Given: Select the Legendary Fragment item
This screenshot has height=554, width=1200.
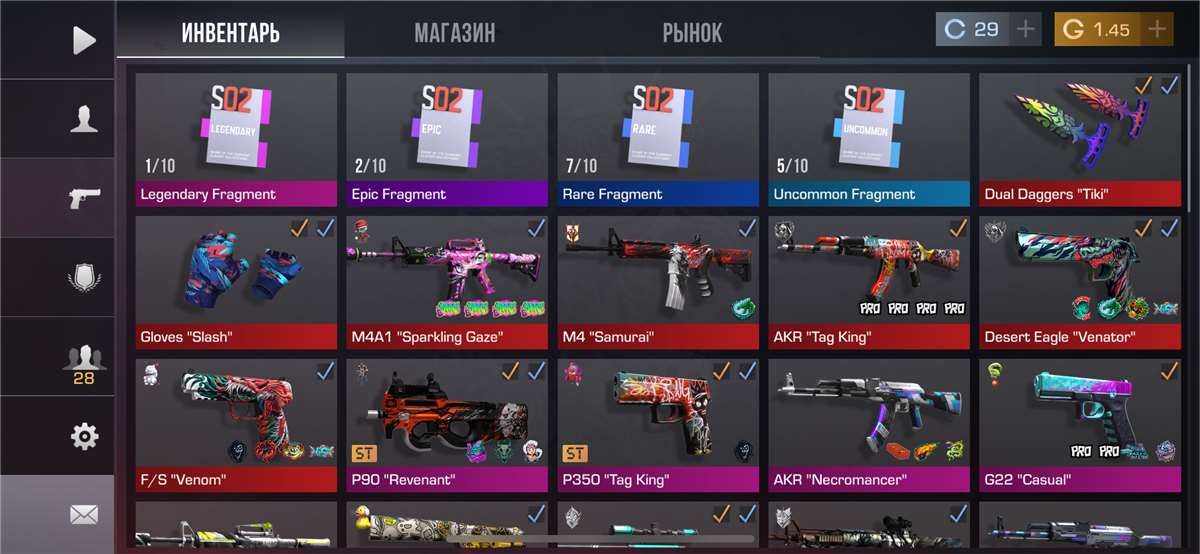Looking at the screenshot, I should pos(236,138).
